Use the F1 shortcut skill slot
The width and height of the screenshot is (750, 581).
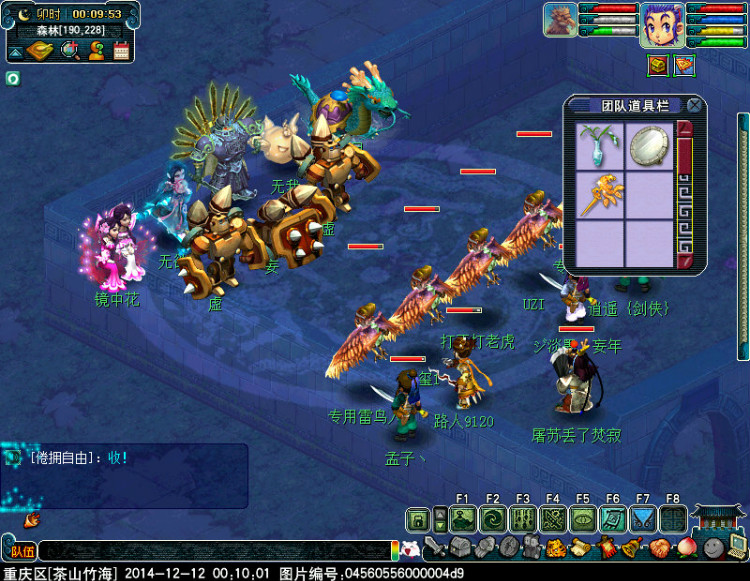point(462,519)
